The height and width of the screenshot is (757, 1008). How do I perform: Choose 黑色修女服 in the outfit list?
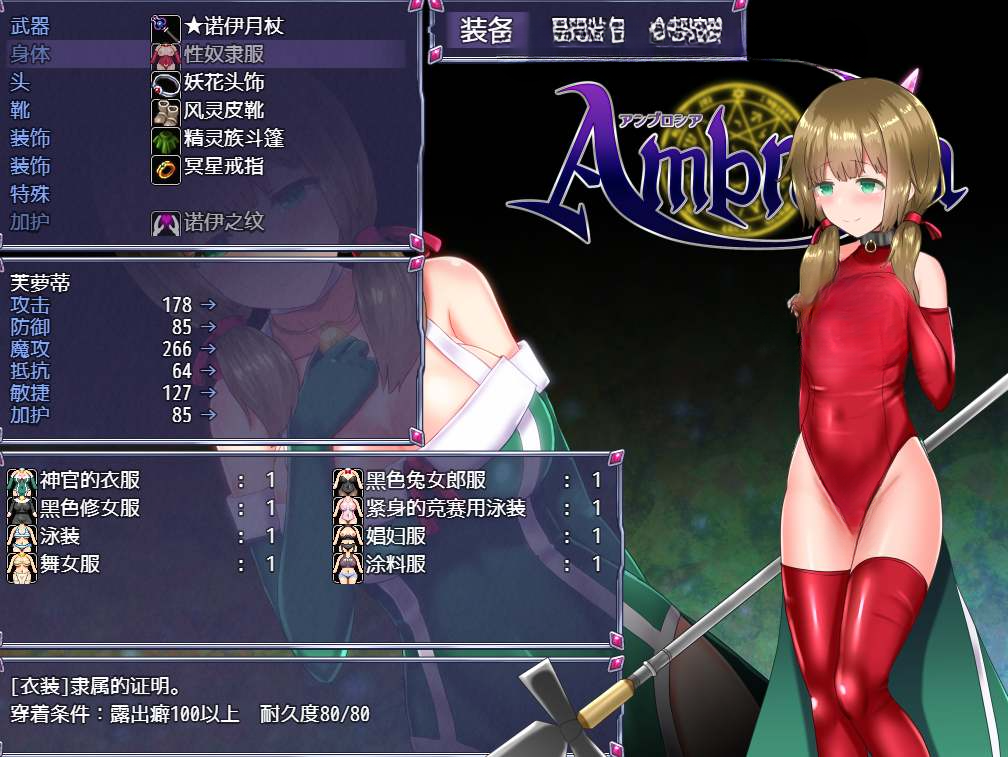click(x=140, y=508)
